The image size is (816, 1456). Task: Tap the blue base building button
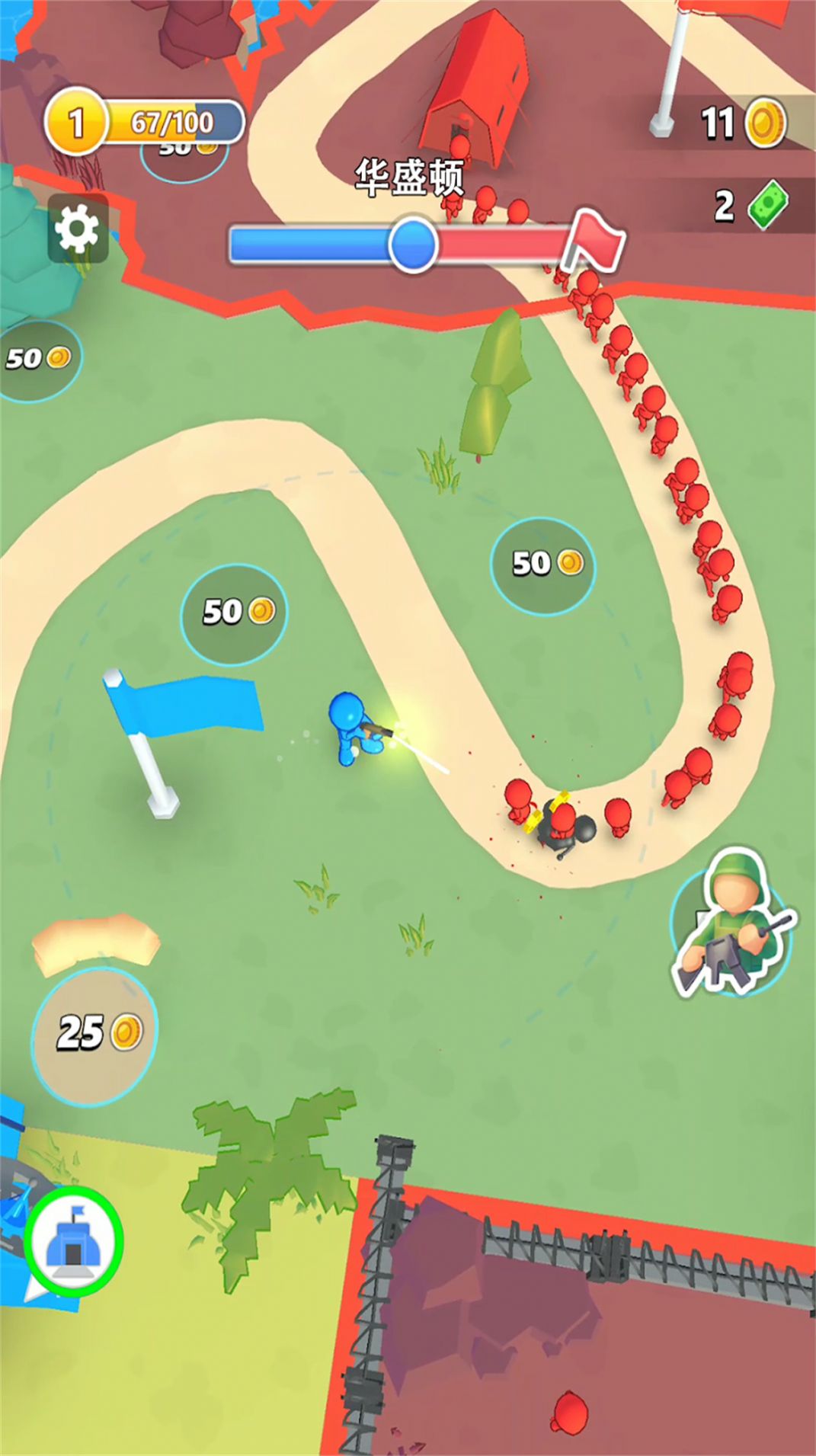coord(72,1241)
